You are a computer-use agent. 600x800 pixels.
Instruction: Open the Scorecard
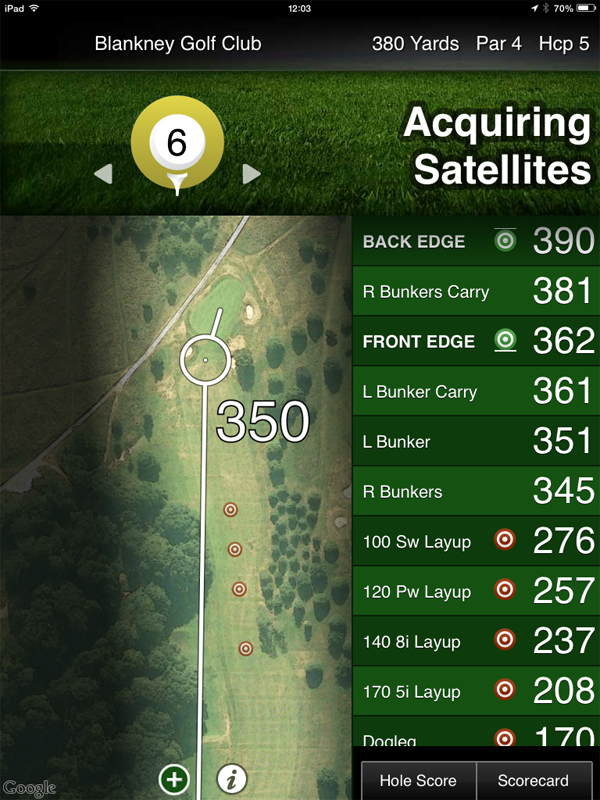tap(533, 781)
